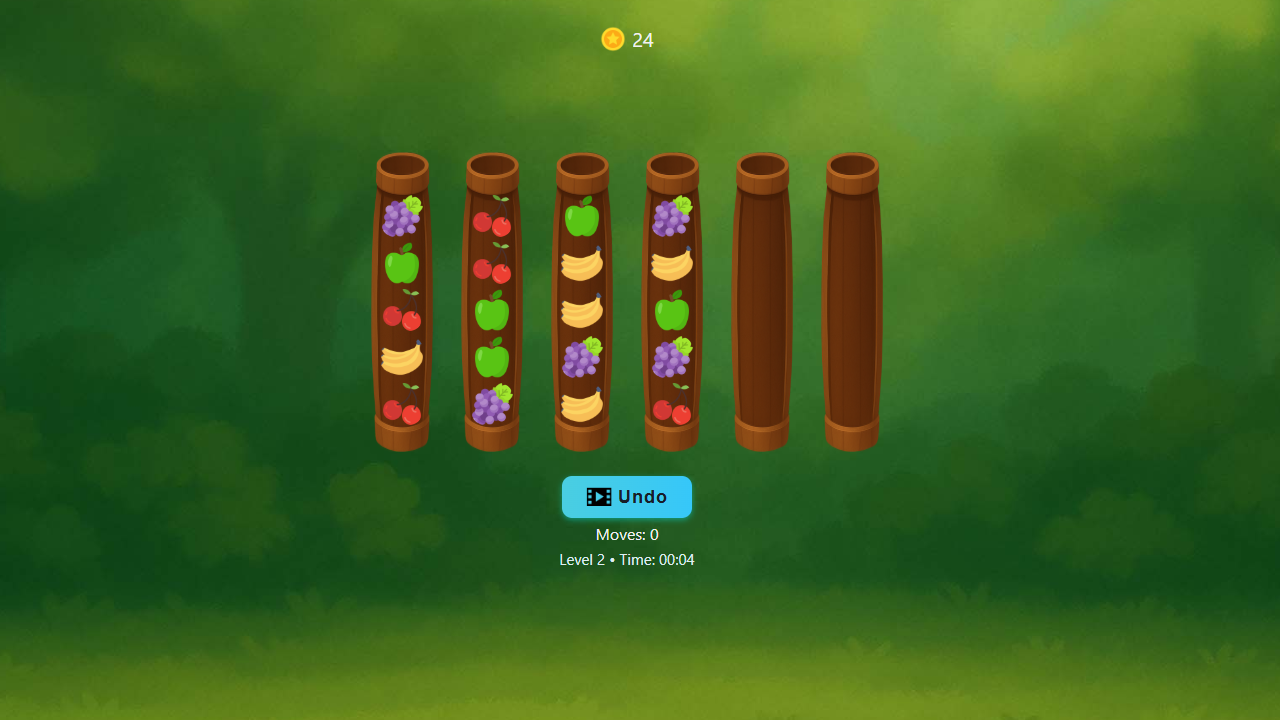Screen dimensions: 1280x720
Task: Click the Moves: 0 counter text
Action: click(x=627, y=535)
